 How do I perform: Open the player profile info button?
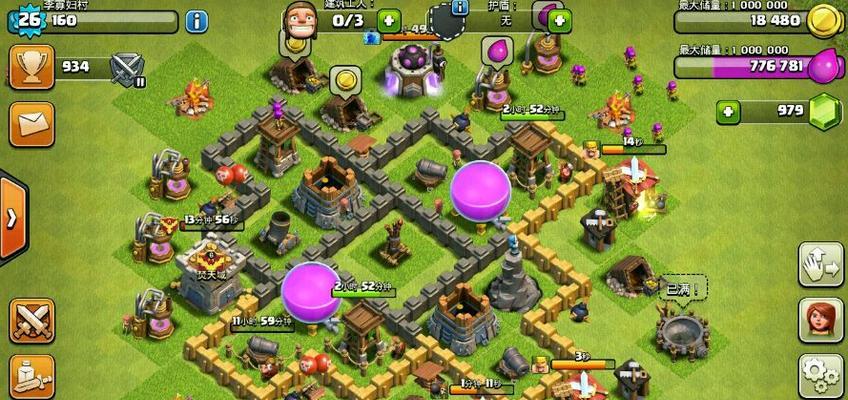[197, 20]
